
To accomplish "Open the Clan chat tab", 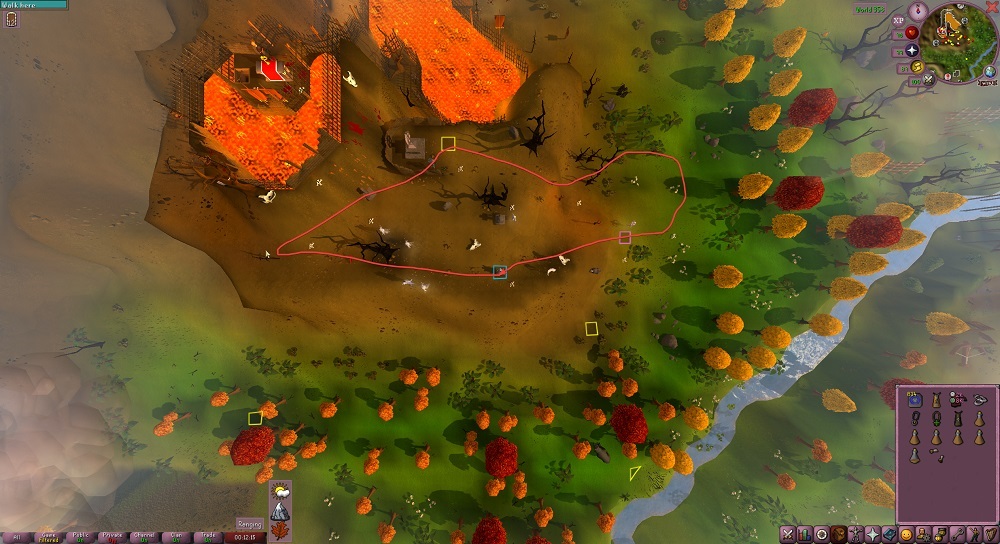I will click(x=176, y=536).
